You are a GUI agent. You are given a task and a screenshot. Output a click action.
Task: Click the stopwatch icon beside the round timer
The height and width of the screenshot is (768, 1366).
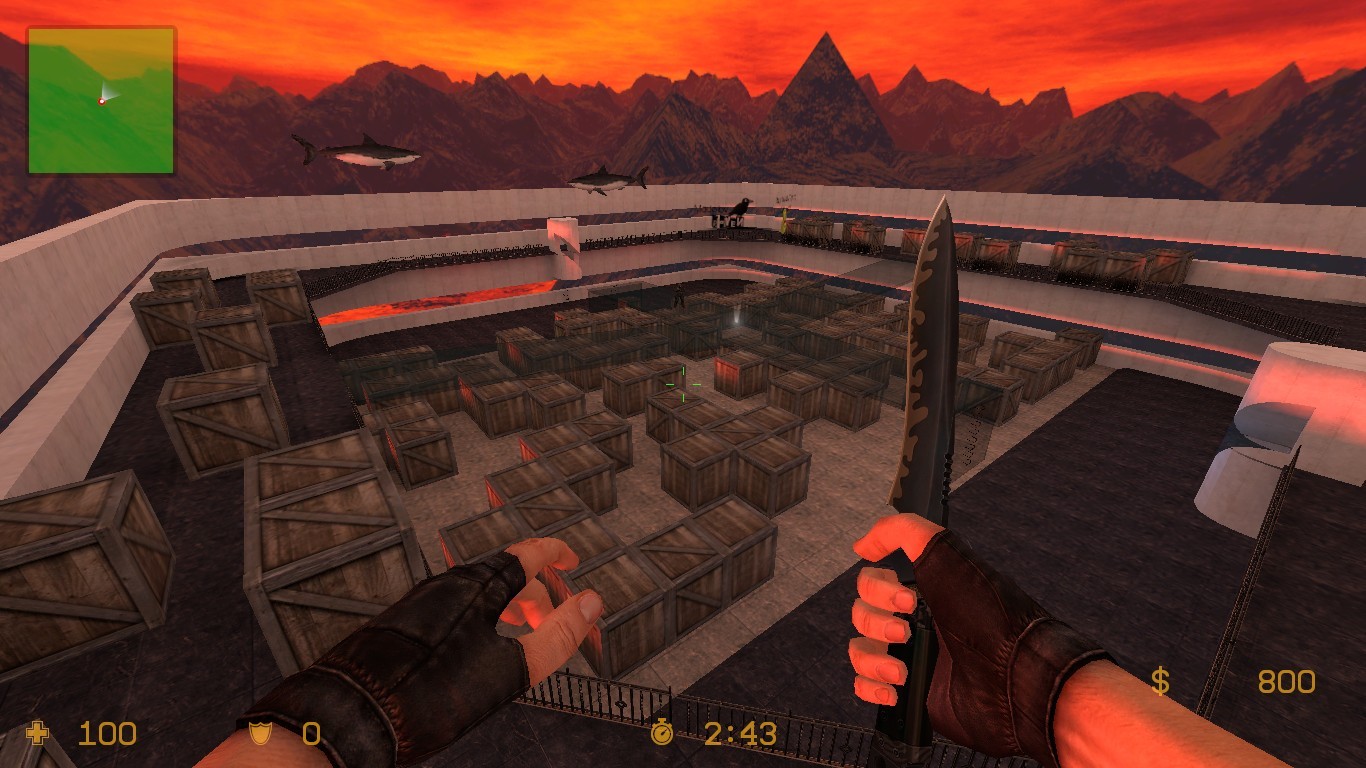(x=663, y=733)
